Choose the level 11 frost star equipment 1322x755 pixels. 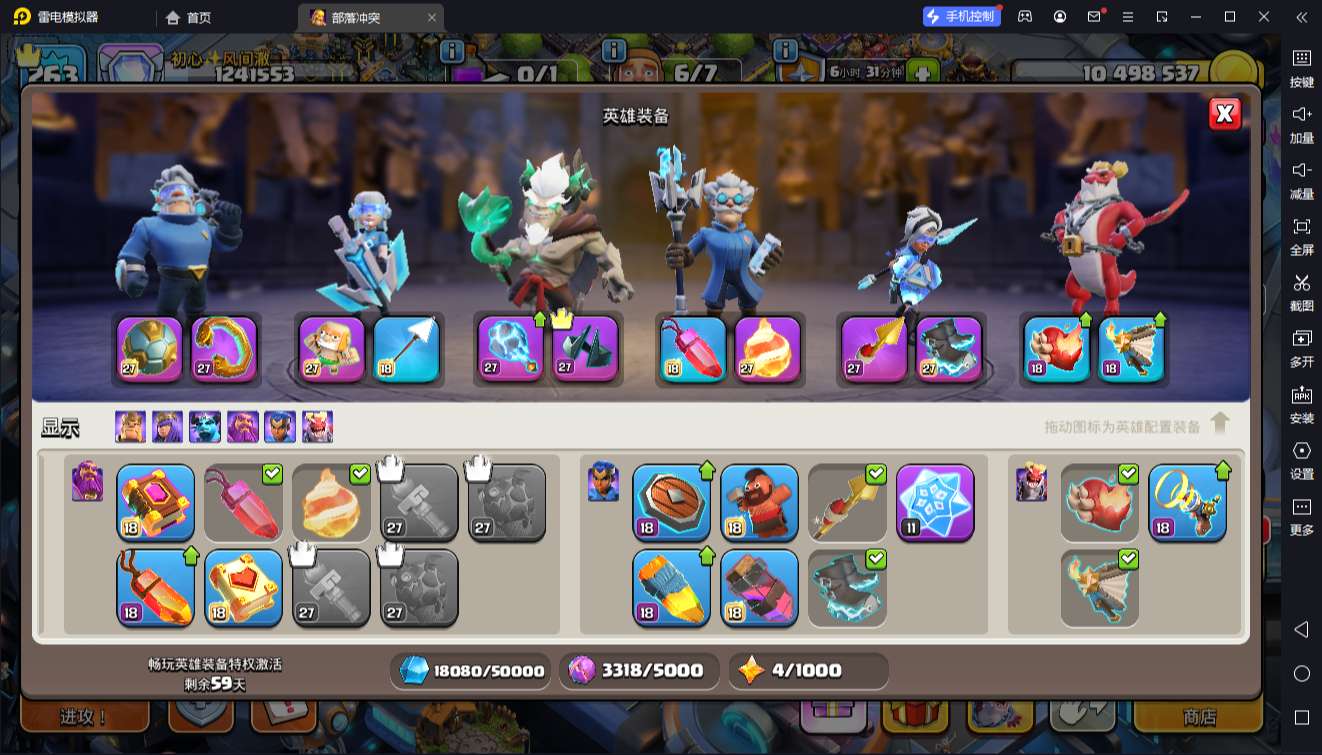coord(935,502)
